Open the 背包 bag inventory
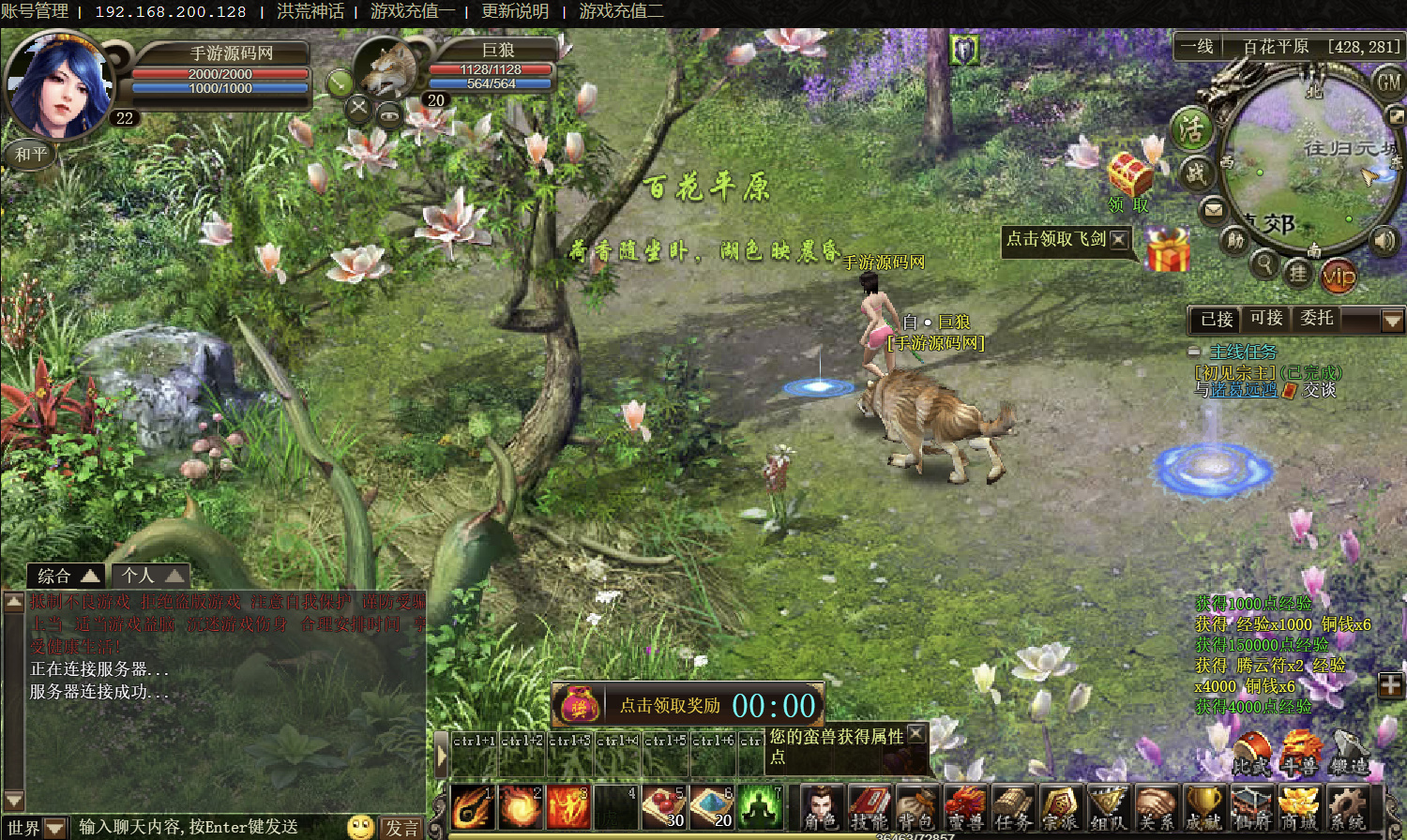The image size is (1407, 840). tap(916, 807)
